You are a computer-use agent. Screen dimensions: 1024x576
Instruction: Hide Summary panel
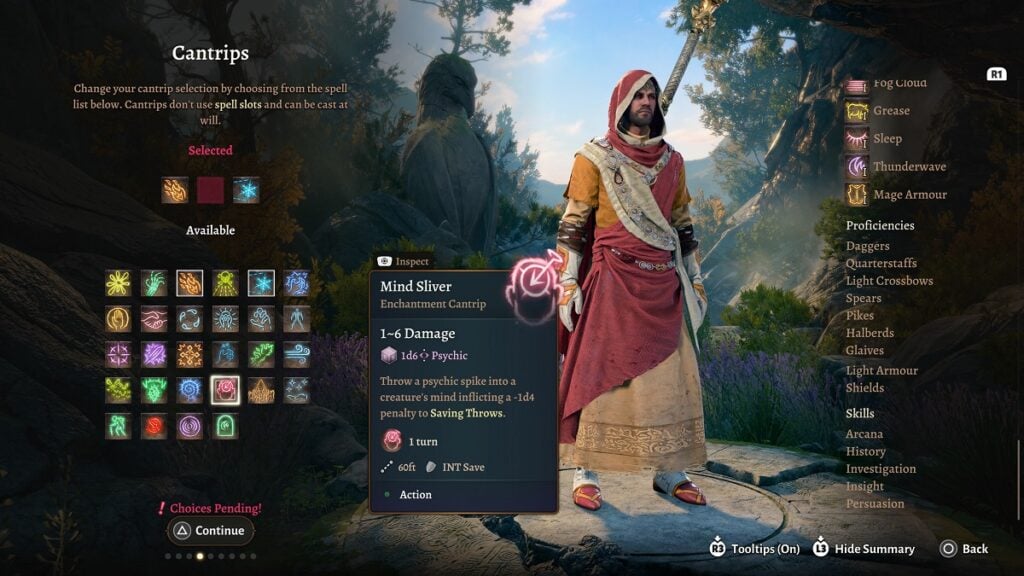tap(864, 548)
